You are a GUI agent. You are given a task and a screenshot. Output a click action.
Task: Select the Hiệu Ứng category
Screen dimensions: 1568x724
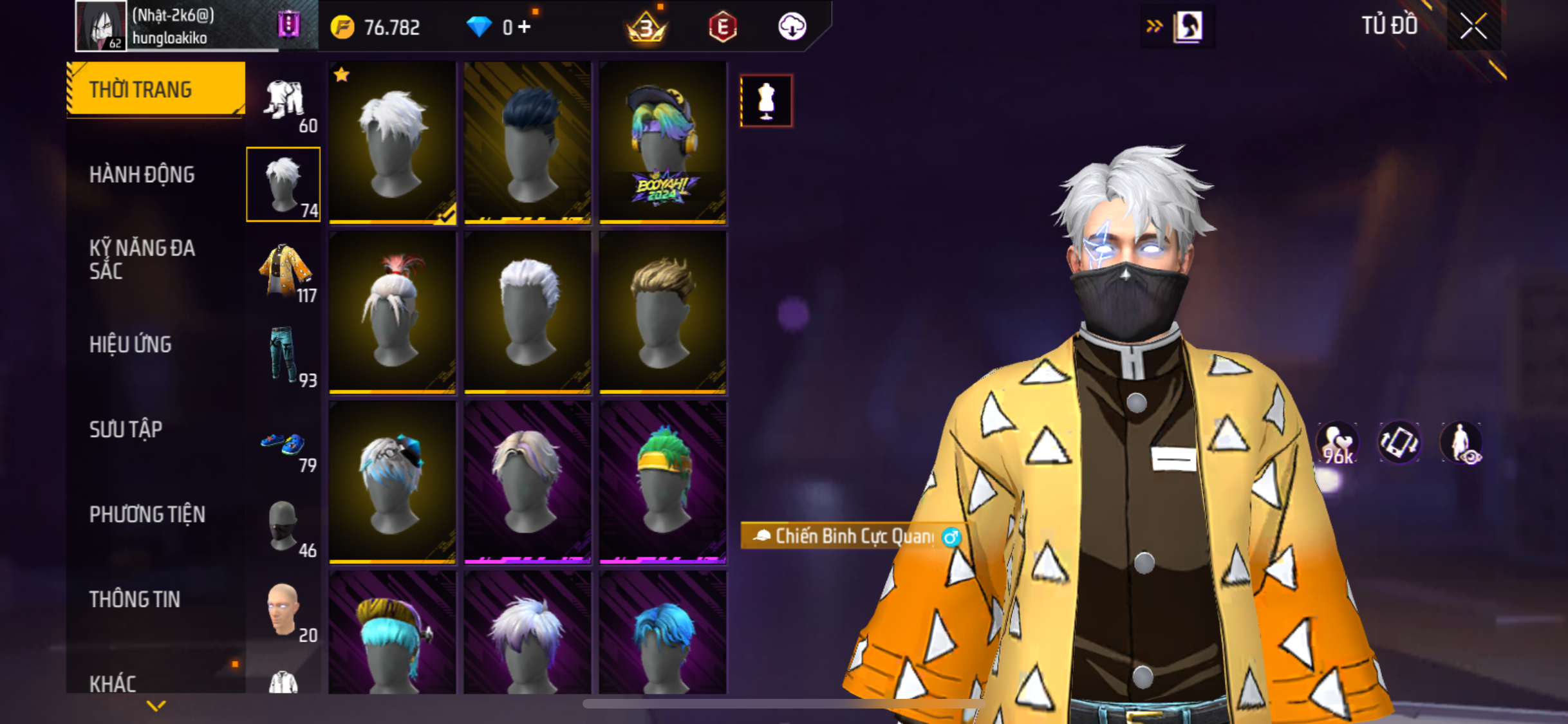(131, 344)
